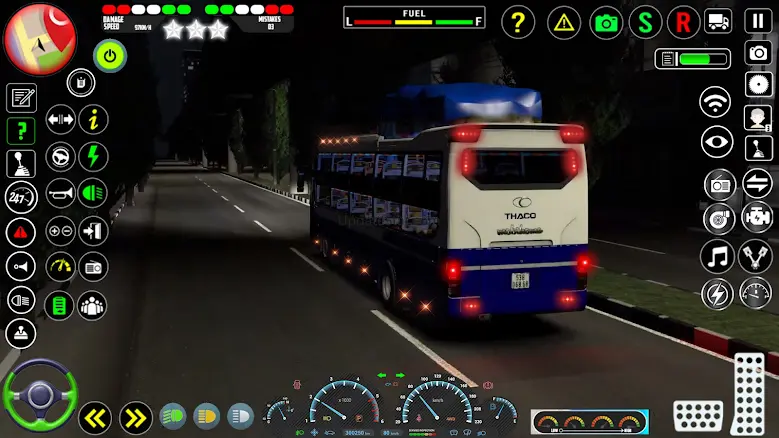The height and width of the screenshot is (438, 779).
Task: Click the engine icon button
Action: click(x=758, y=217)
